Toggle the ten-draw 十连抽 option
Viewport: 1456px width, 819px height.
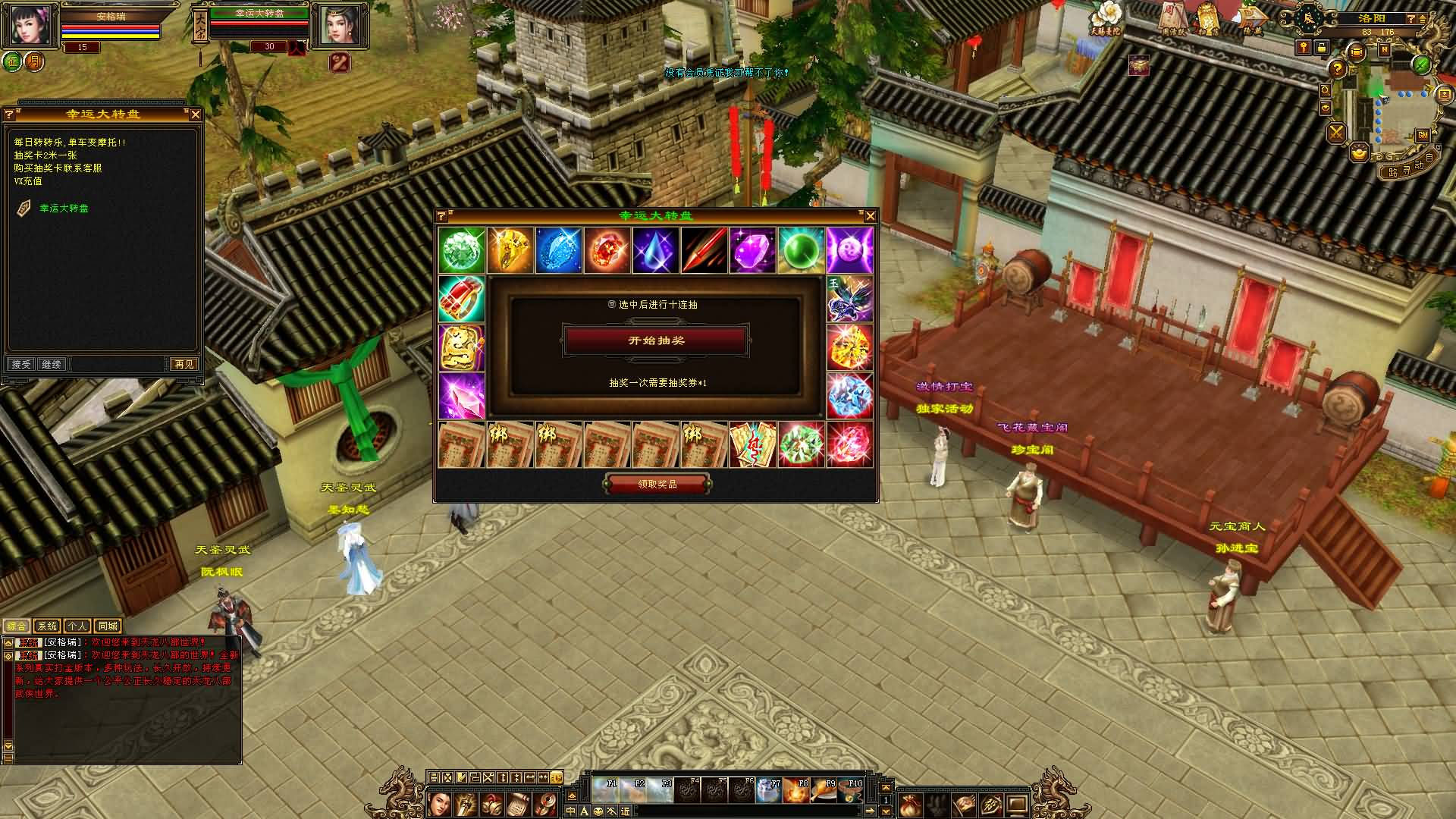click(612, 304)
